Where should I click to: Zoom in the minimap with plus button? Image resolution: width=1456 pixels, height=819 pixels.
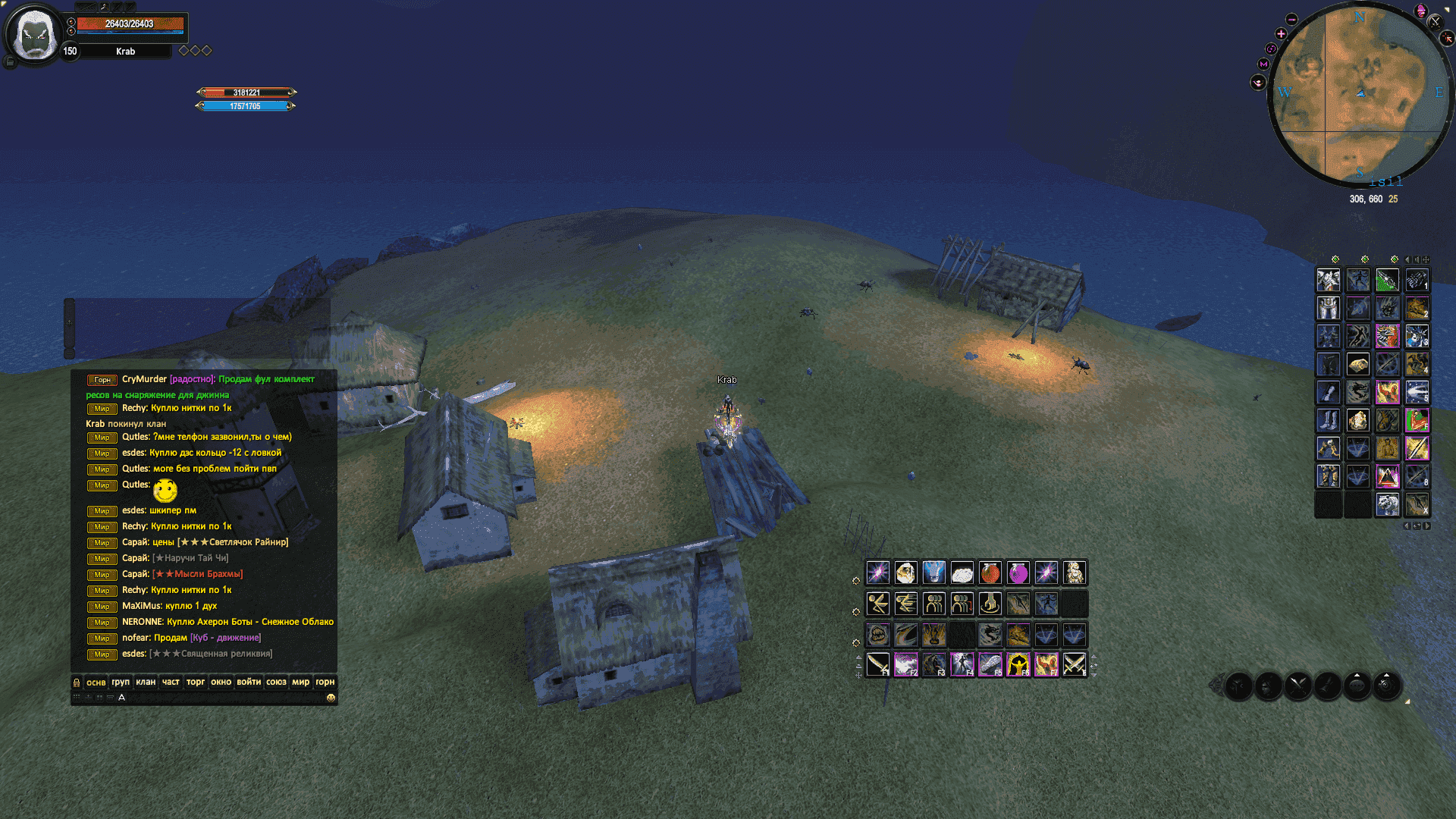[1281, 34]
